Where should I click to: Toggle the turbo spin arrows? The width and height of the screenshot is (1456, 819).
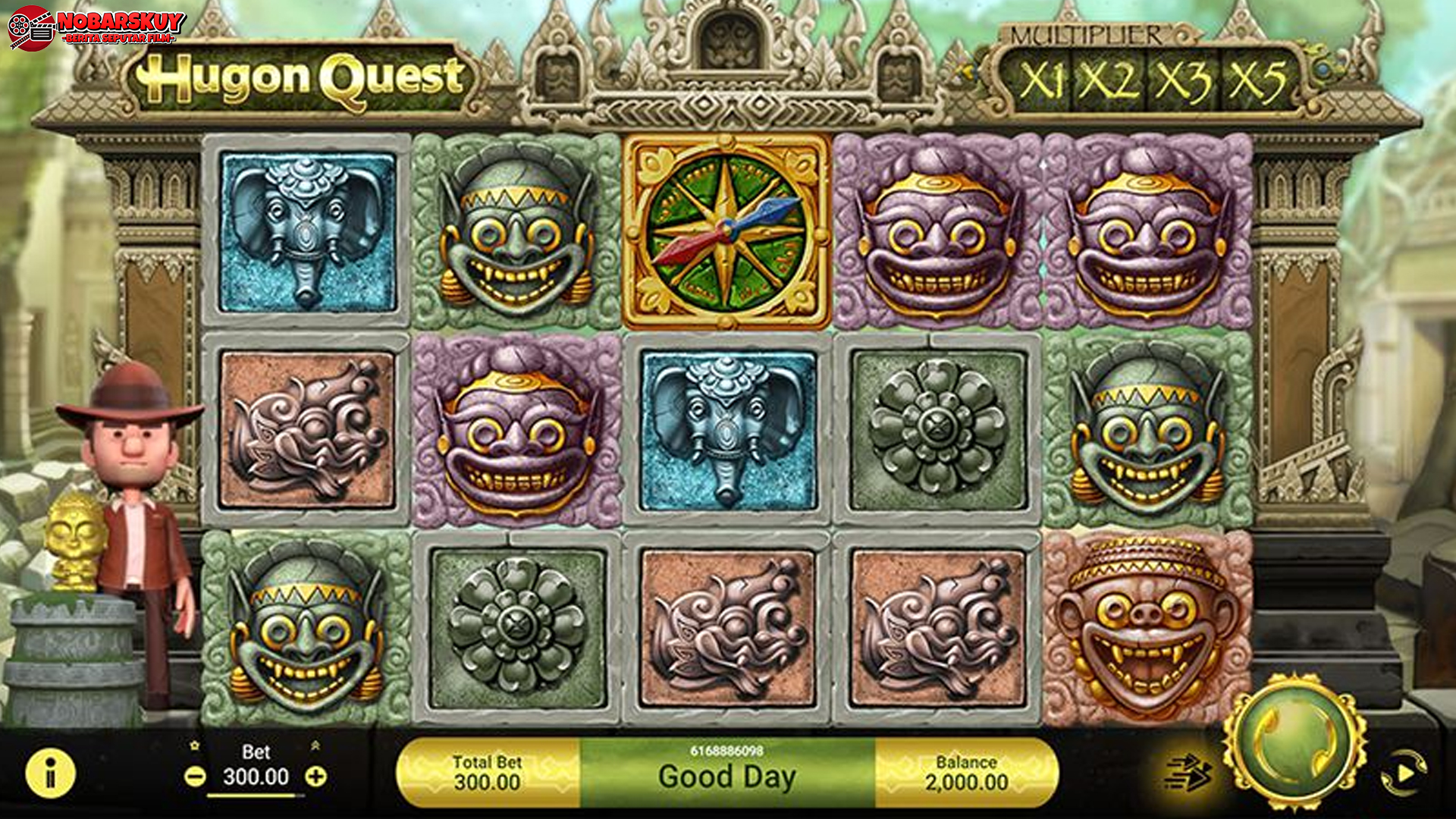(1188, 773)
